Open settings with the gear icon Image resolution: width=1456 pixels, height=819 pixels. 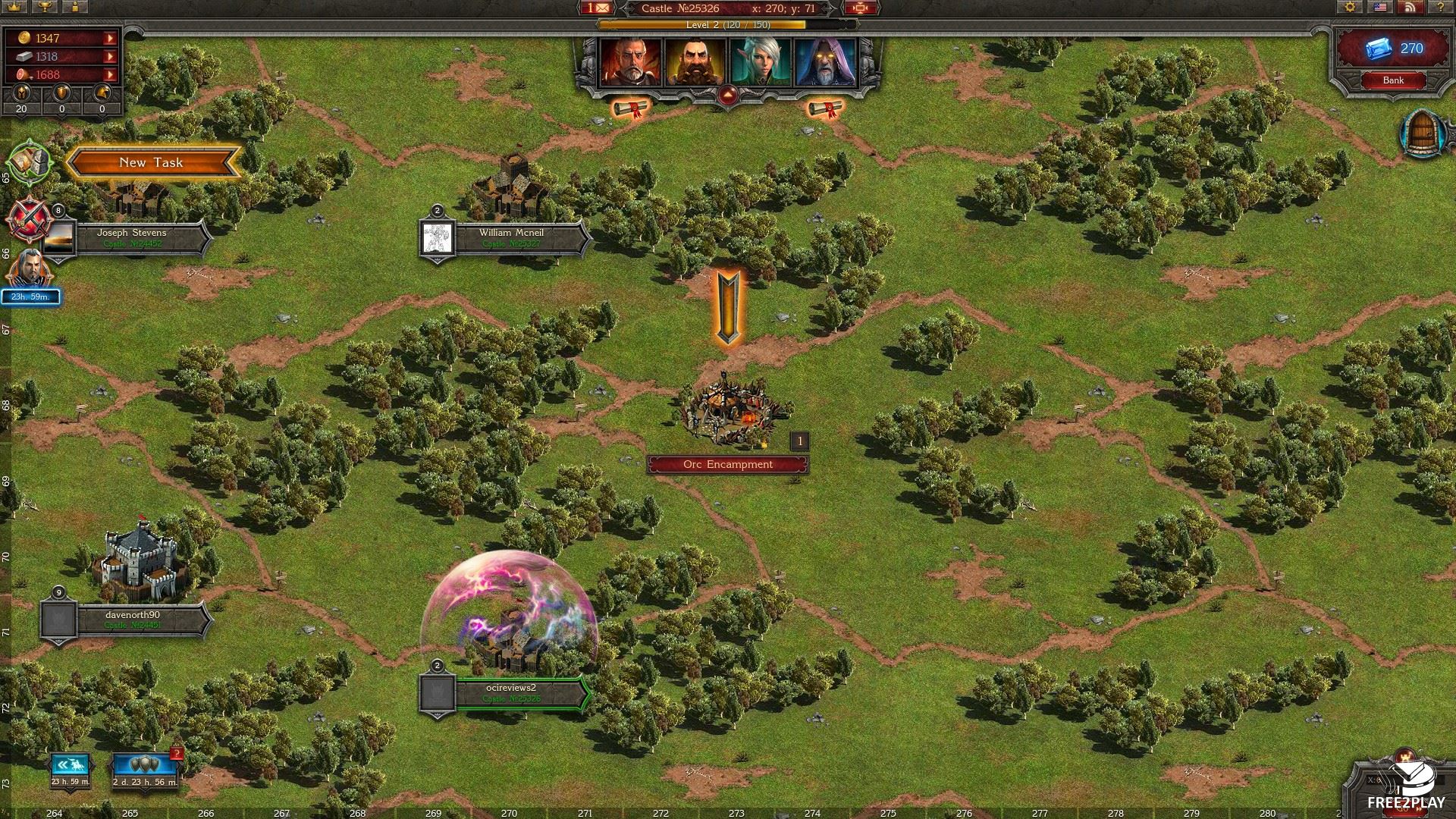(x=1350, y=7)
